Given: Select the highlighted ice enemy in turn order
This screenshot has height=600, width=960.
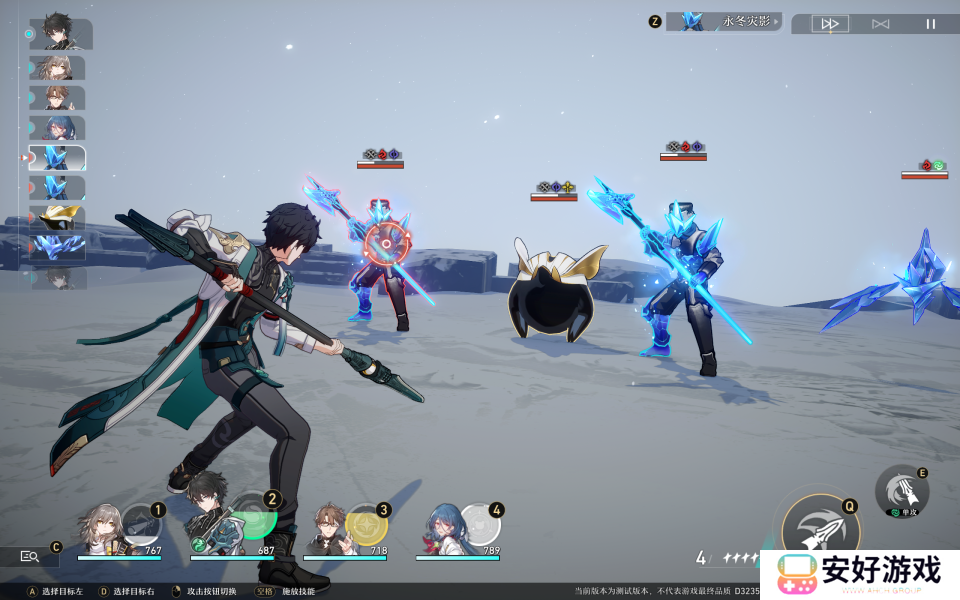Looking at the screenshot, I should coord(57,158).
